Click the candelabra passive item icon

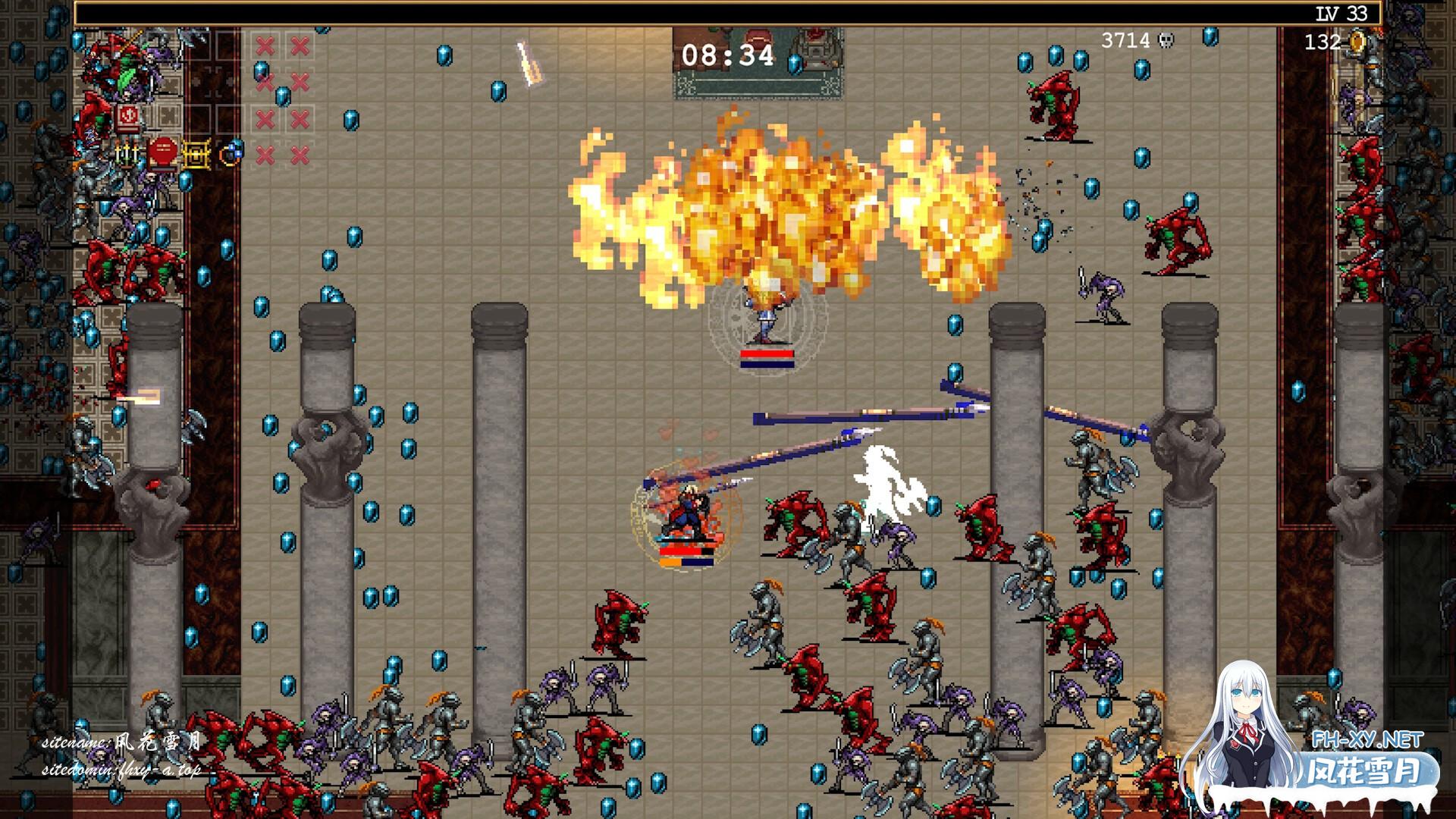[x=127, y=155]
